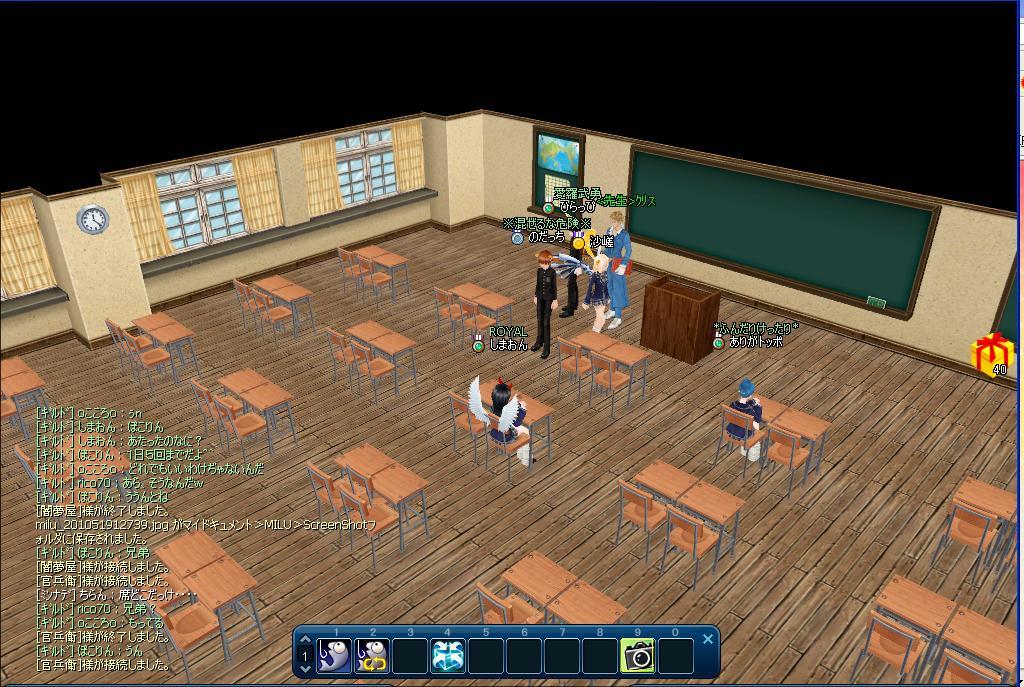The height and width of the screenshot is (687, 1024).
Task: Activate the repeat-fishing icon with yellow arrows
Action: pos(372,656)
